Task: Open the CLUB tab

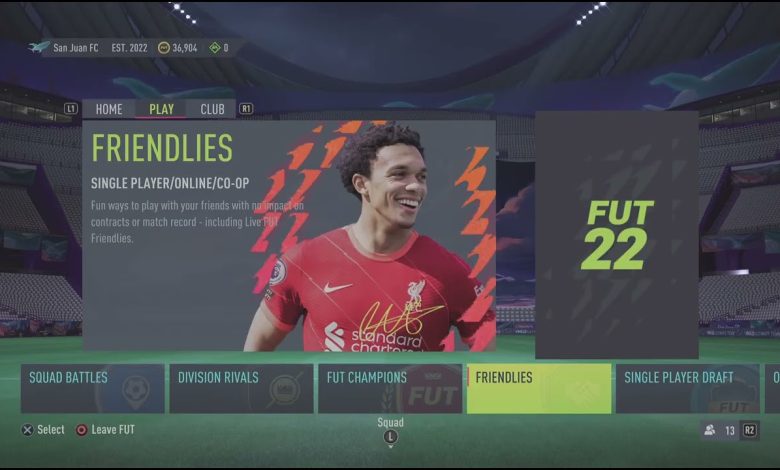Action: (x=212, y=109)
